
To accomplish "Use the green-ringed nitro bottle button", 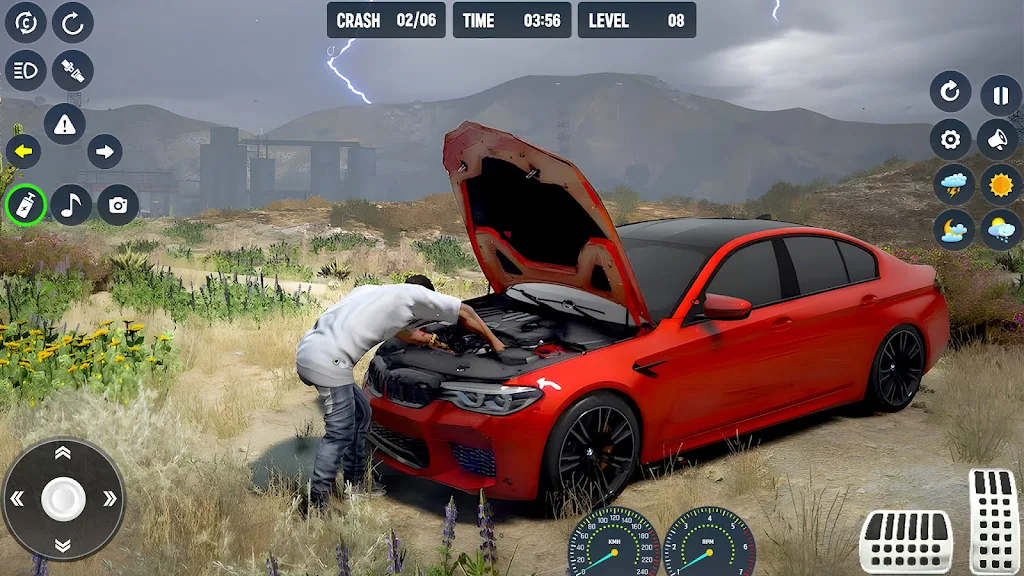I will (x=26, y=205).
